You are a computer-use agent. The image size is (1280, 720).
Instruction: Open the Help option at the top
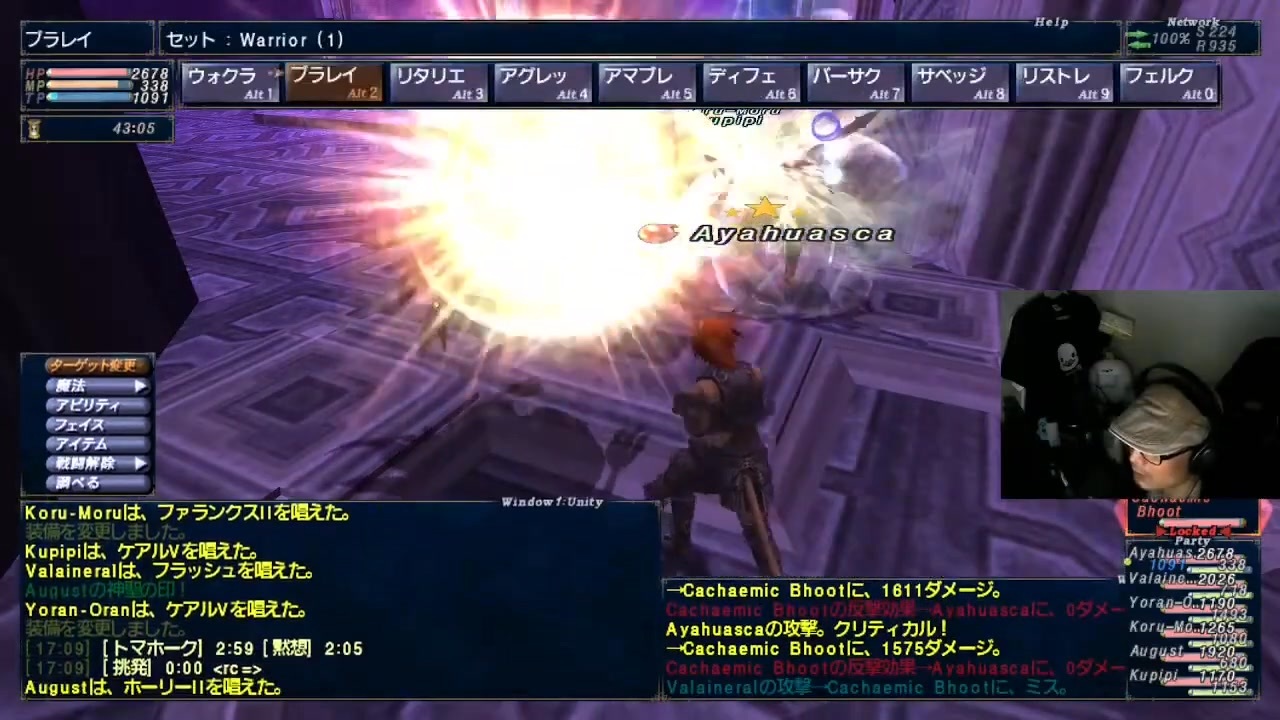coord(1051,21)
